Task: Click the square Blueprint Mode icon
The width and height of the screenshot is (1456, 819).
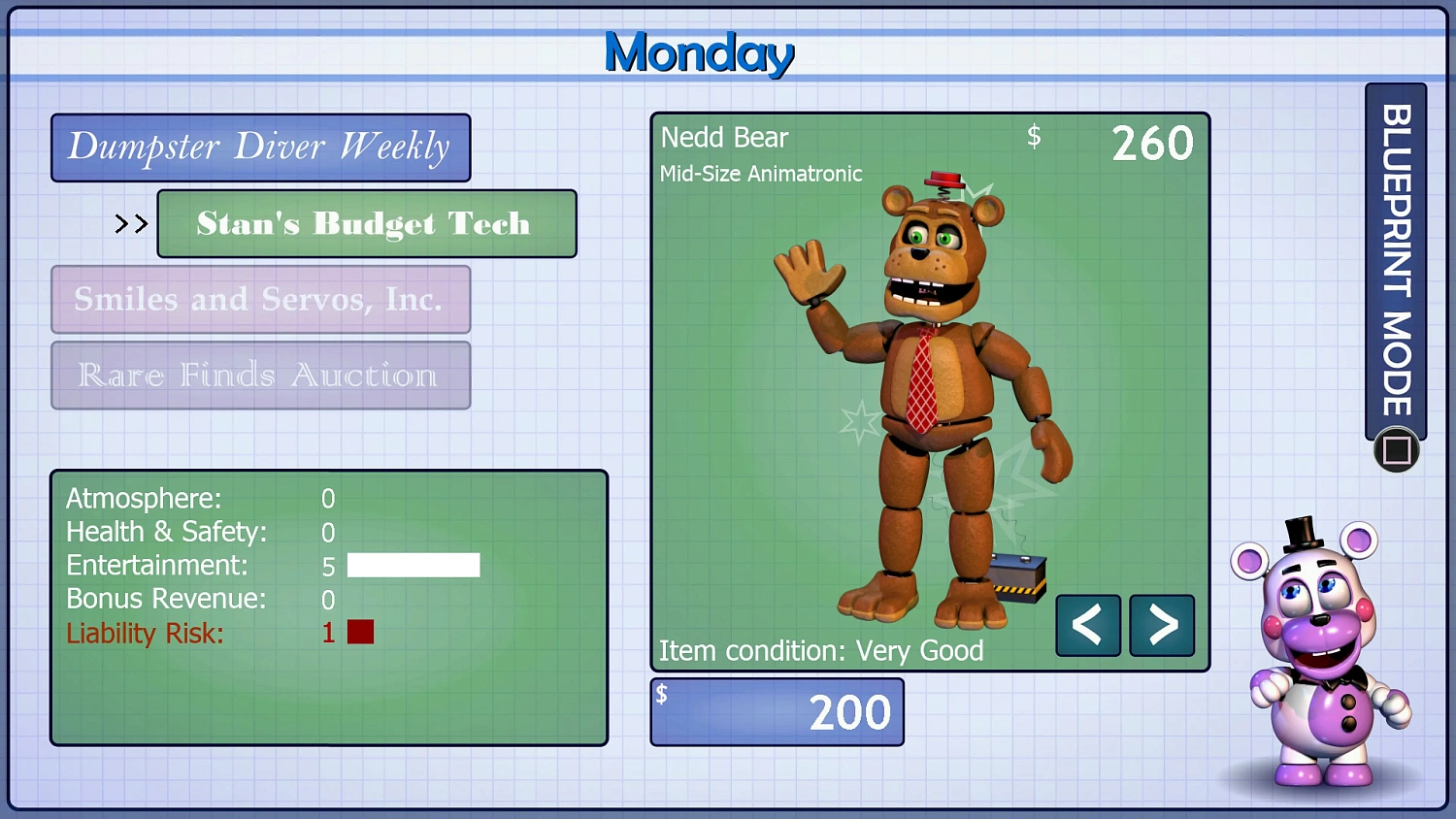Action: [x=1396, y=449]
